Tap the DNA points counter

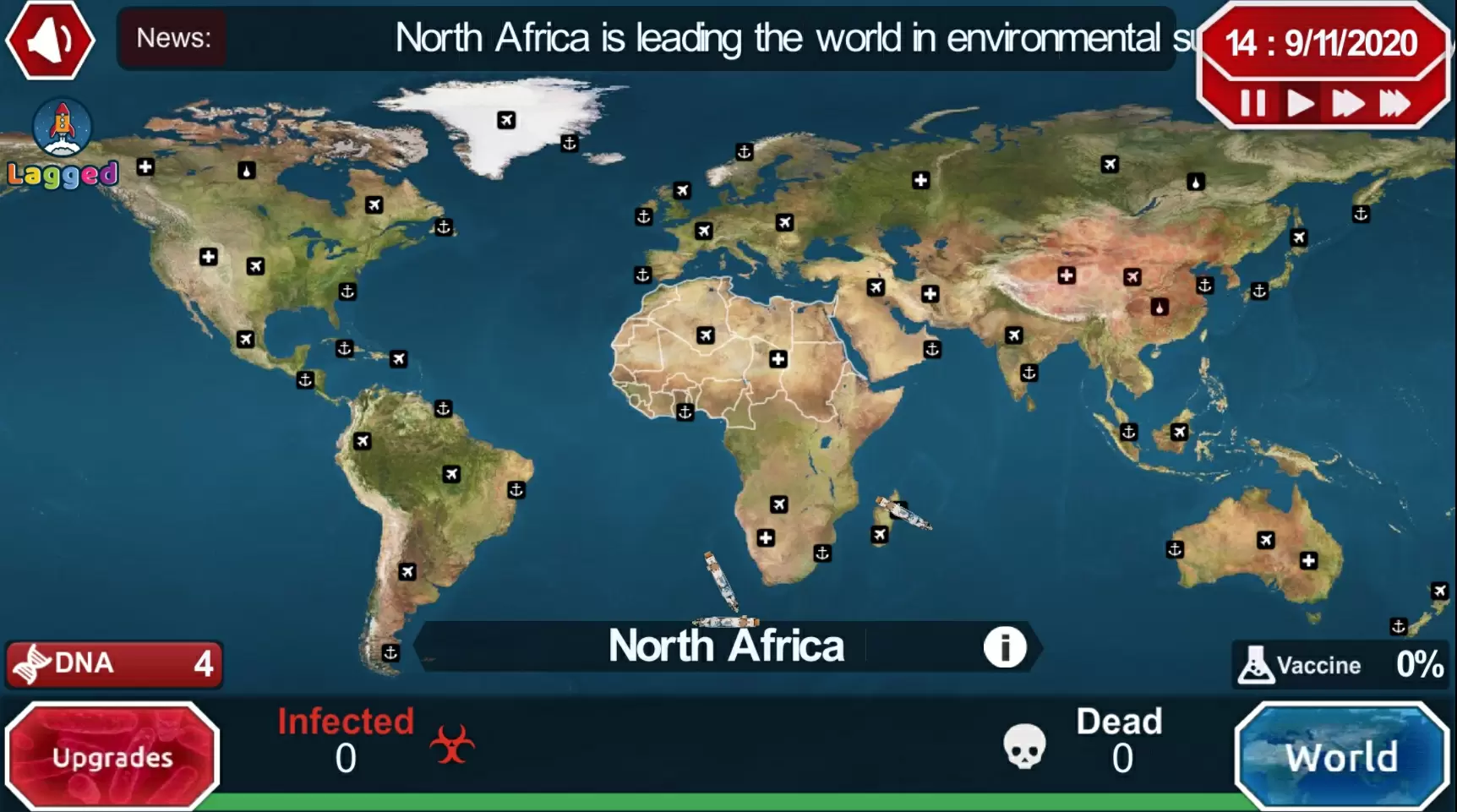114,664
